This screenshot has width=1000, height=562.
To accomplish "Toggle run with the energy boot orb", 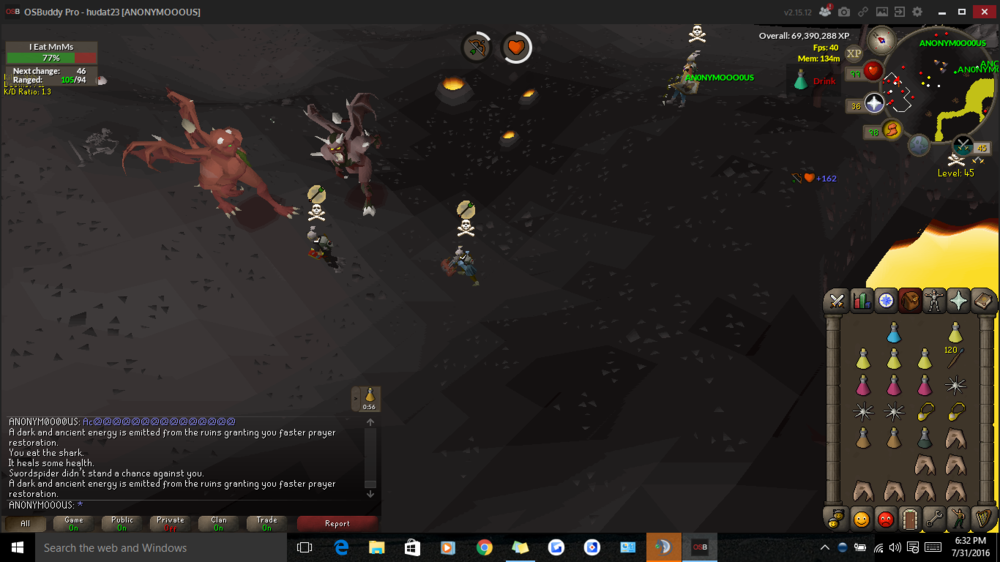I will tap(891, 130).
